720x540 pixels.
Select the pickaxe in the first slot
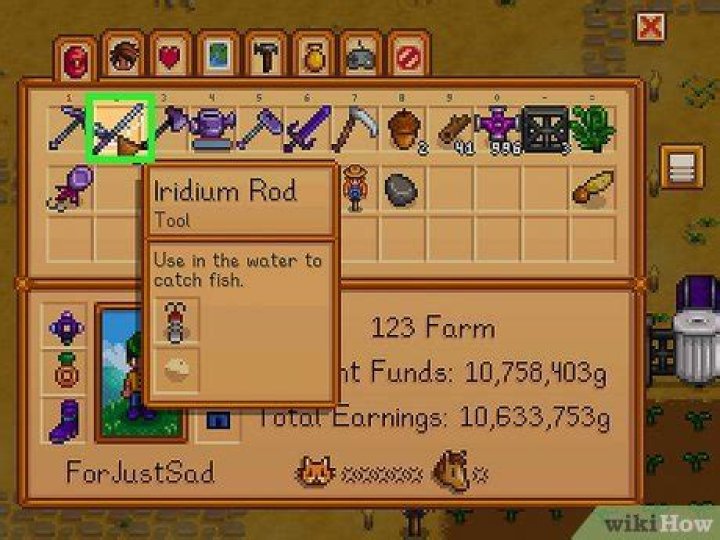pos(70,128)
